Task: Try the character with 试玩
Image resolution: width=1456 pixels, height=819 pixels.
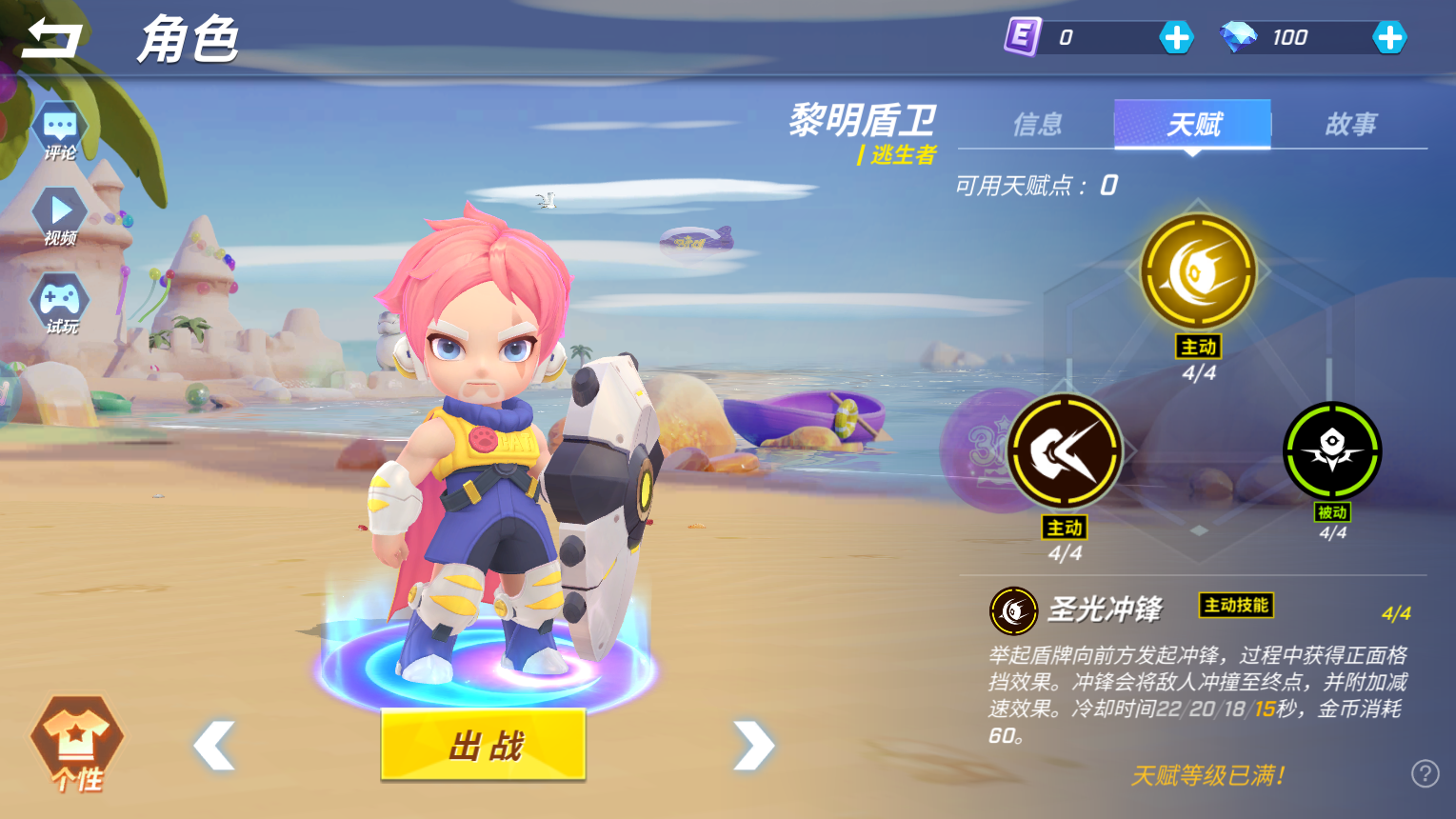Action: pyautogui.click(x=60, y=304)
